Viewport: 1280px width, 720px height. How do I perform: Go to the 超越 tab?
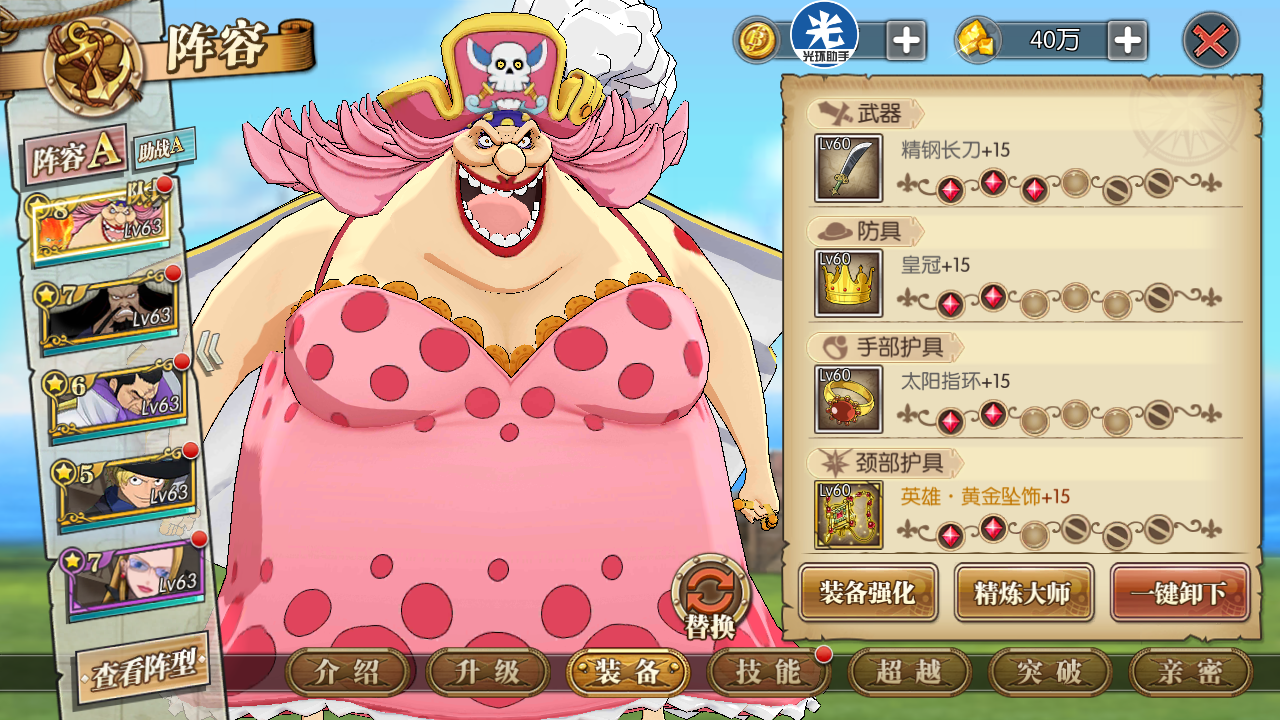click(909, 672)
